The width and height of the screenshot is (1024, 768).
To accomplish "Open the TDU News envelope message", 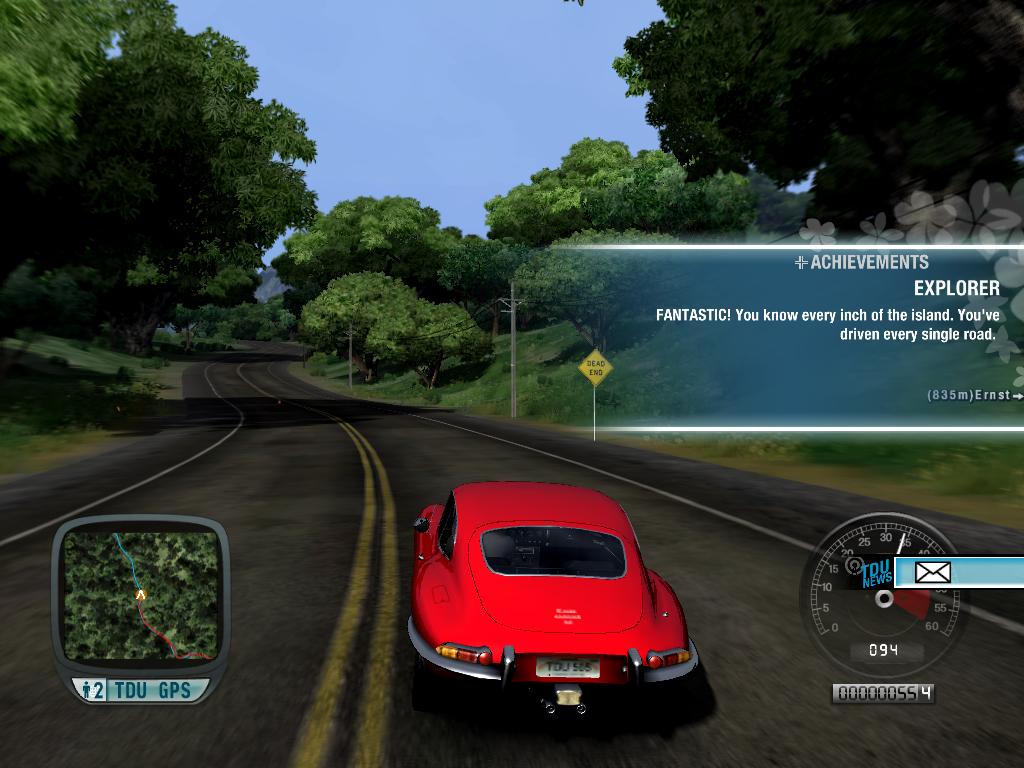I will 932,573.
